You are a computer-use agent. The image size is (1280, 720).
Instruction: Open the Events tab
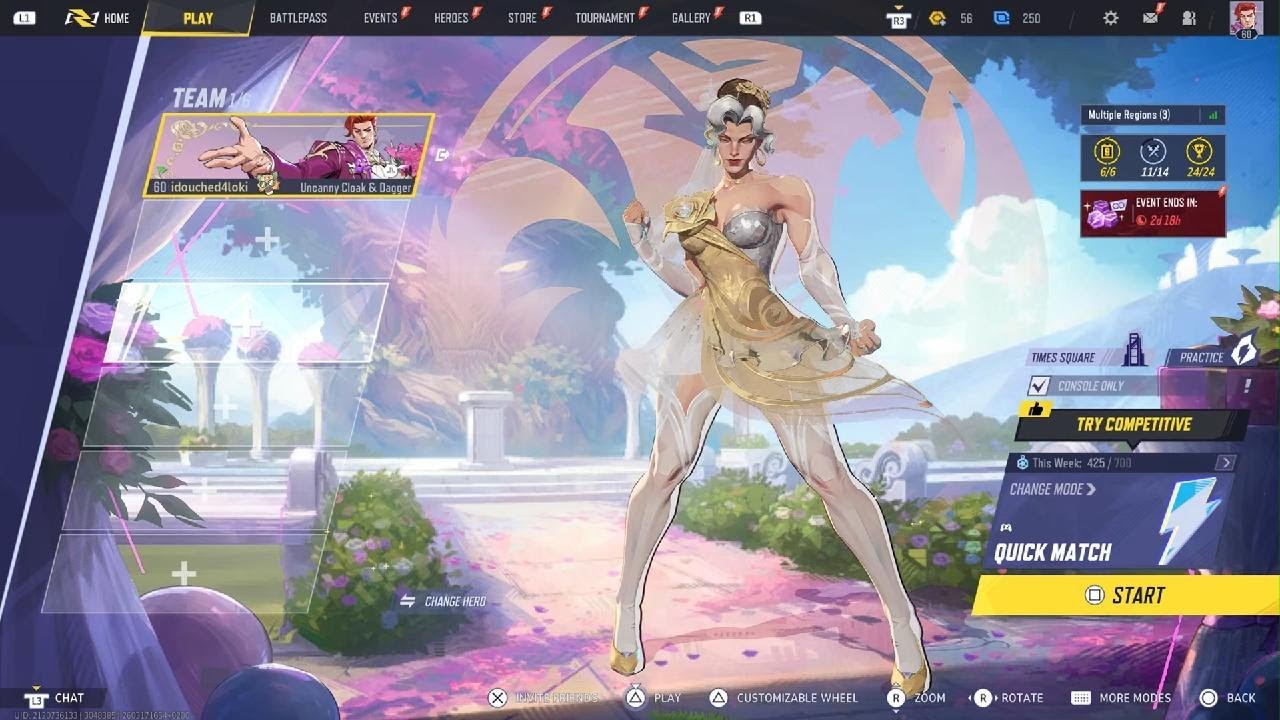coord(381,18)
